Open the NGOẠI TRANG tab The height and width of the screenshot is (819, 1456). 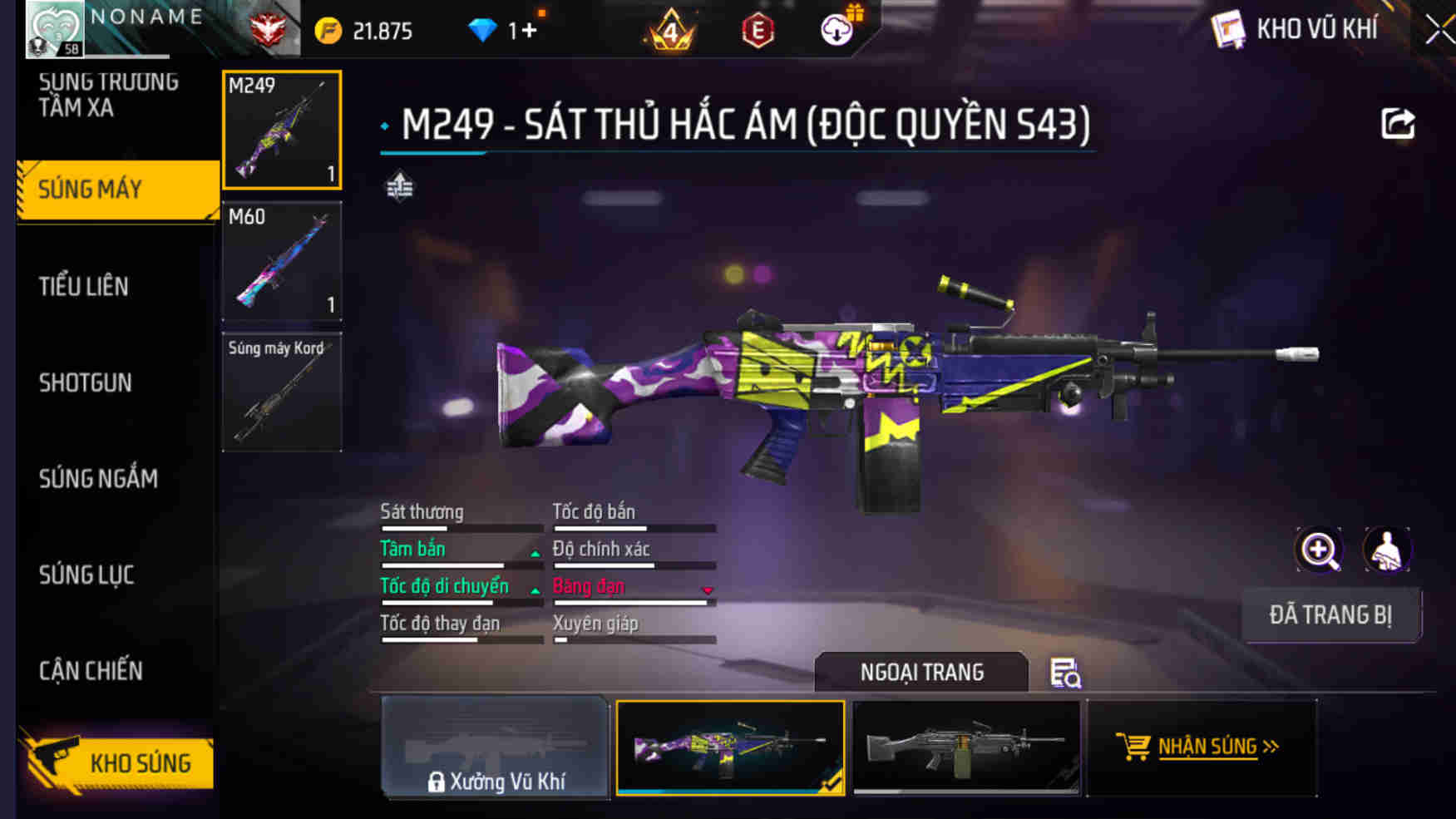point(923,672)
